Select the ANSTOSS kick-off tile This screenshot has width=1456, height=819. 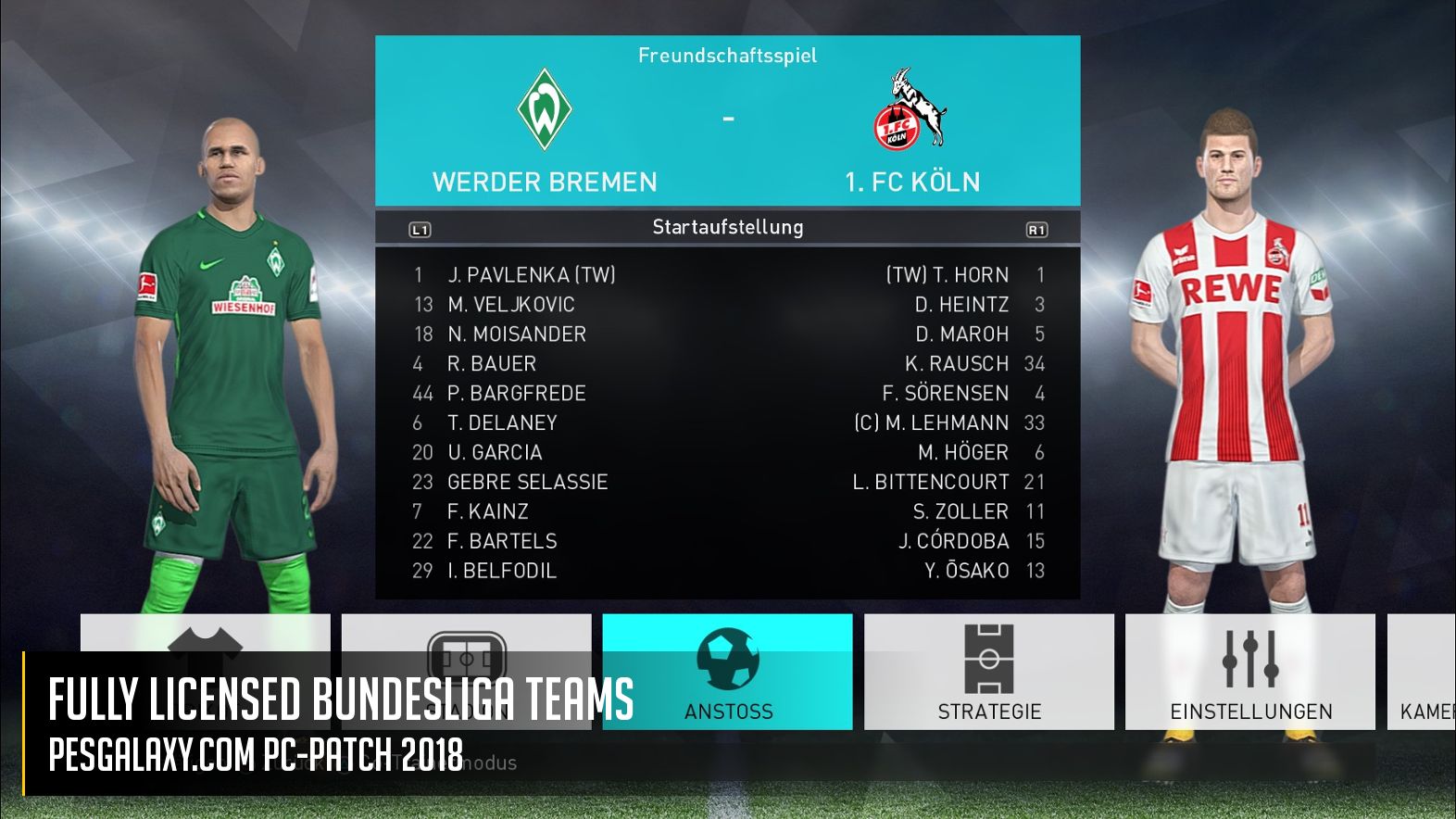pyautogui.click(x=727, y=672)
